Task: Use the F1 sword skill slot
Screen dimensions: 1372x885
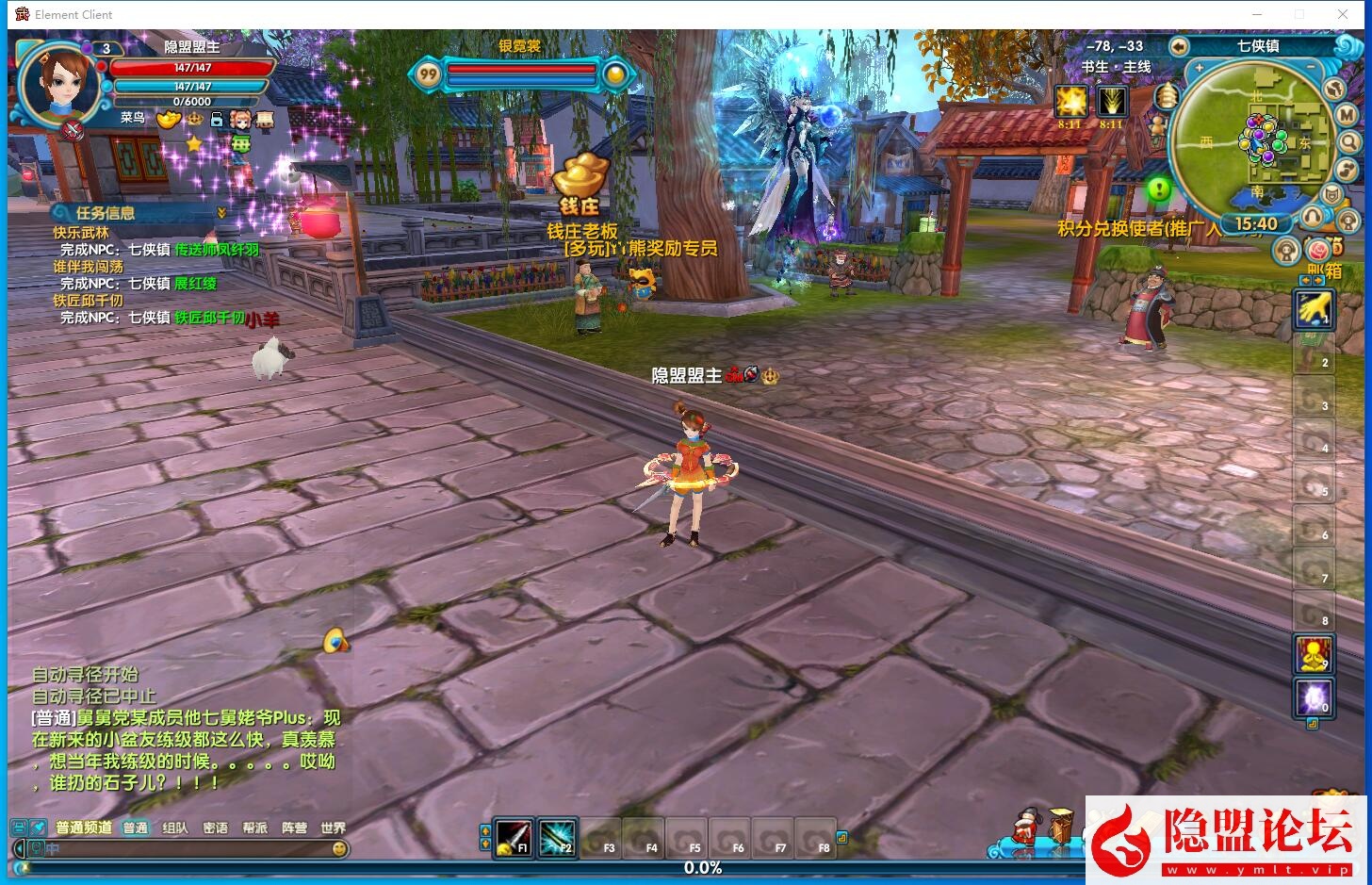Action: [514, 837]
